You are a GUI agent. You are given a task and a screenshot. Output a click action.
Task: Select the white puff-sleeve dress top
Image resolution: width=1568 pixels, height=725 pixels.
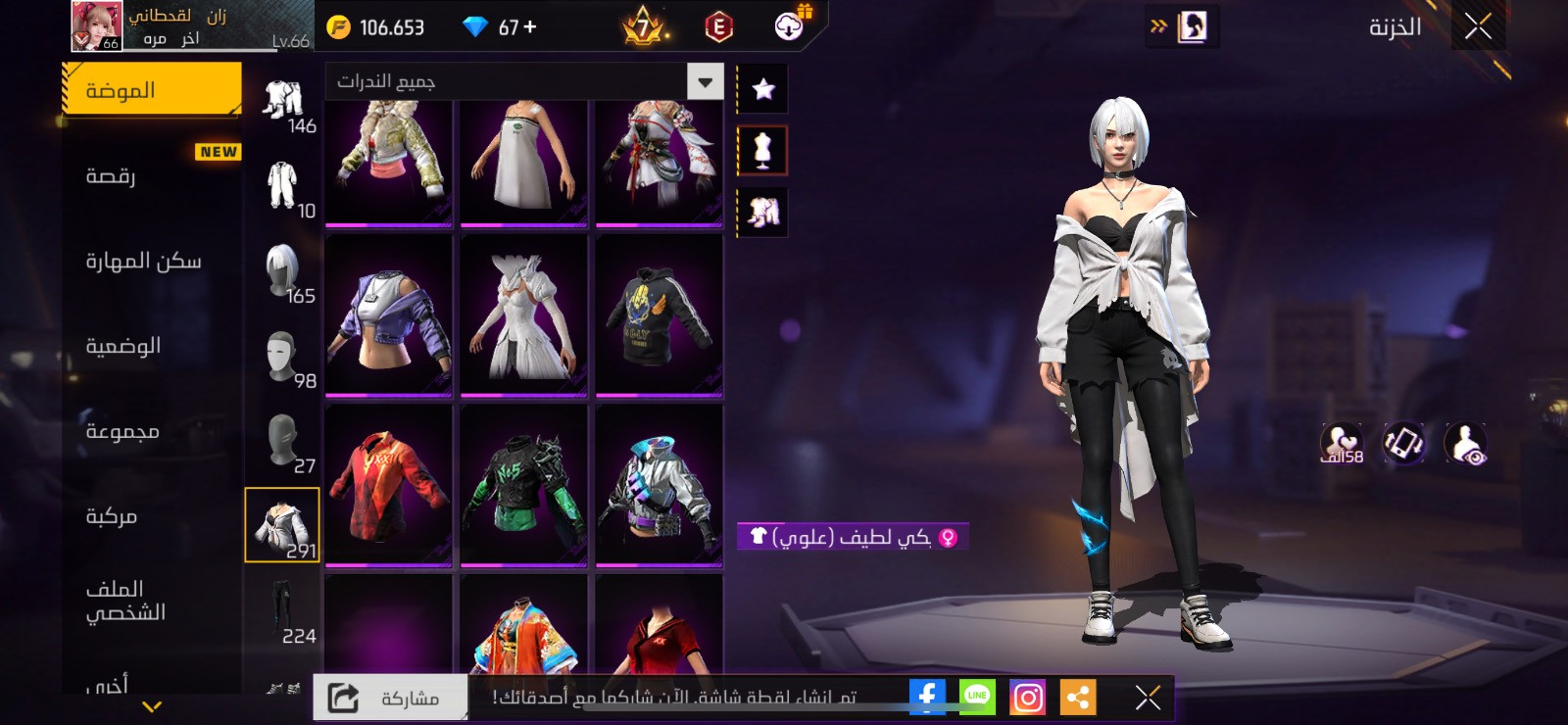point(523,314)
